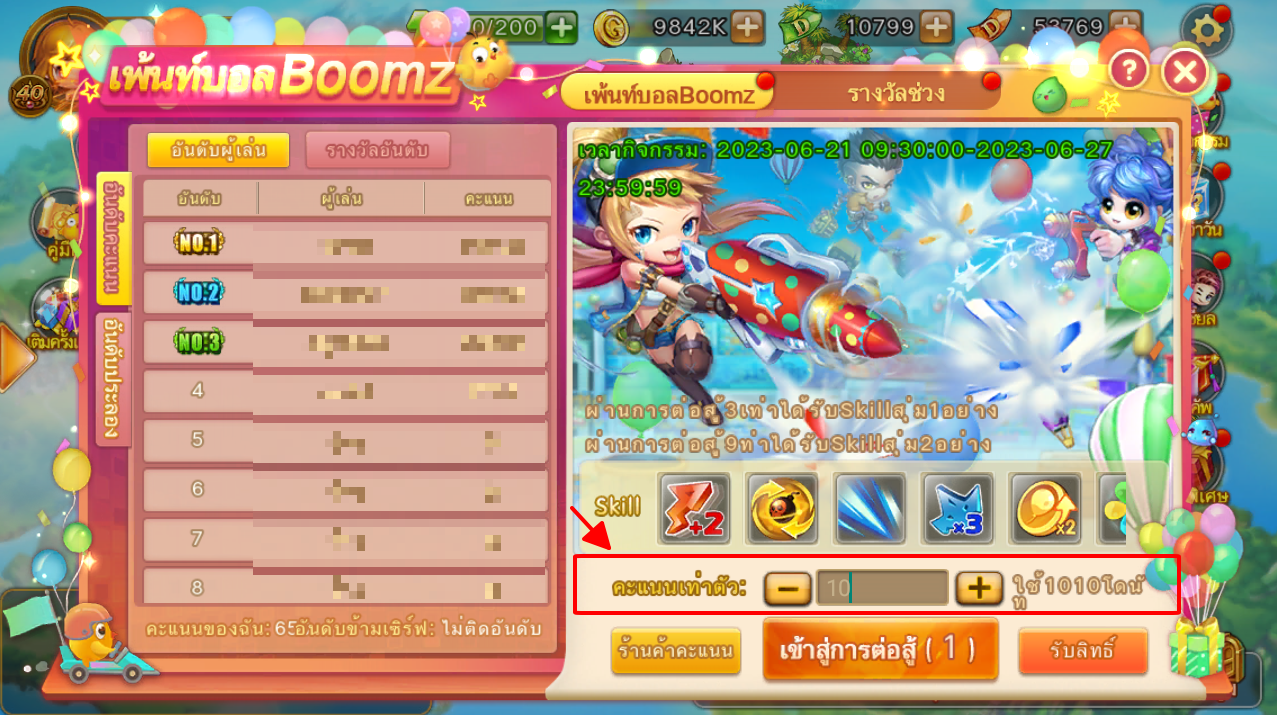Switch to the อันดับประลอง side tab
The image size is (1277, 715).
[x=113, y=378]
